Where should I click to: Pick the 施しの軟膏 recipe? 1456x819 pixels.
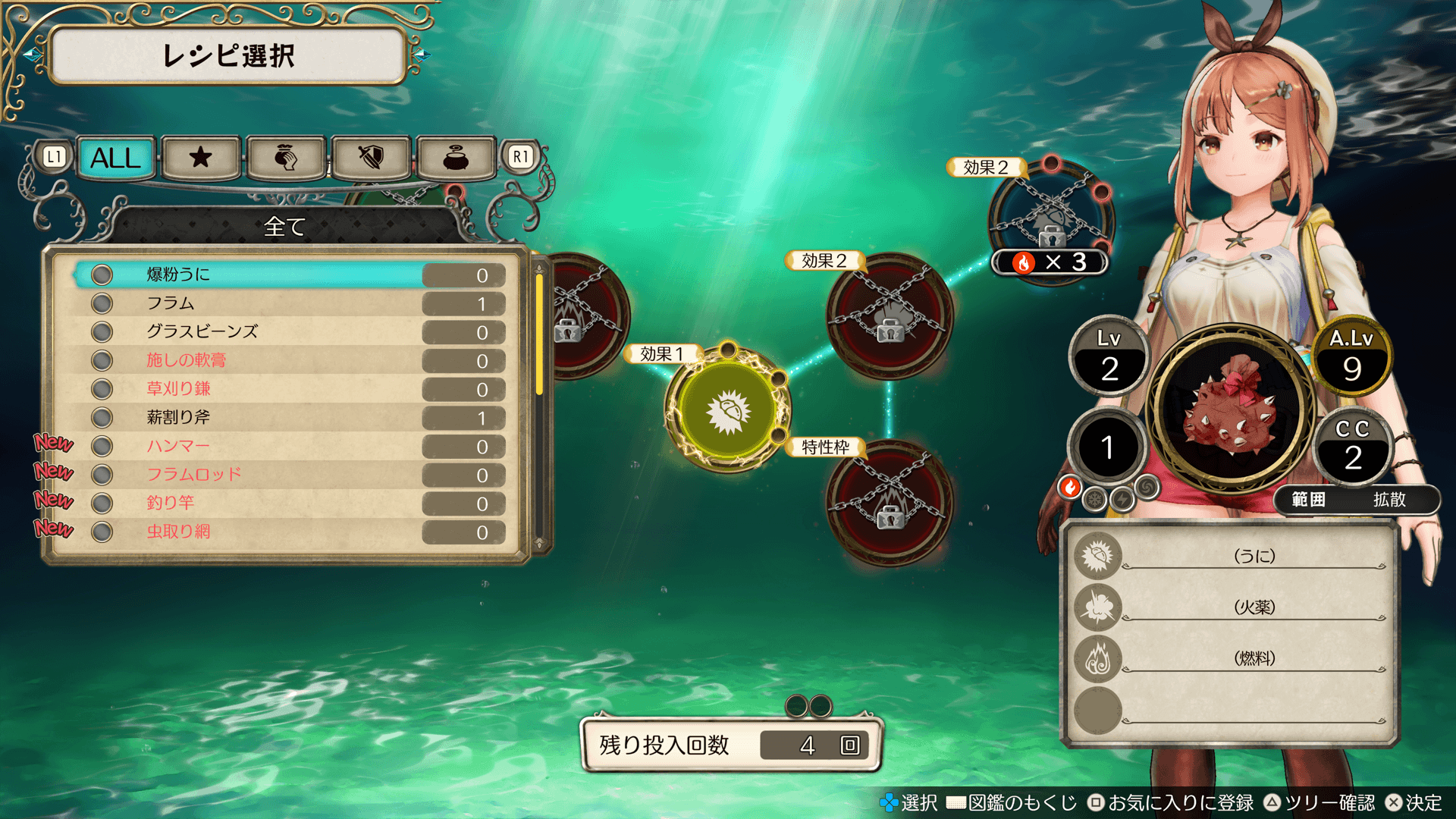(x=288, y=360)
